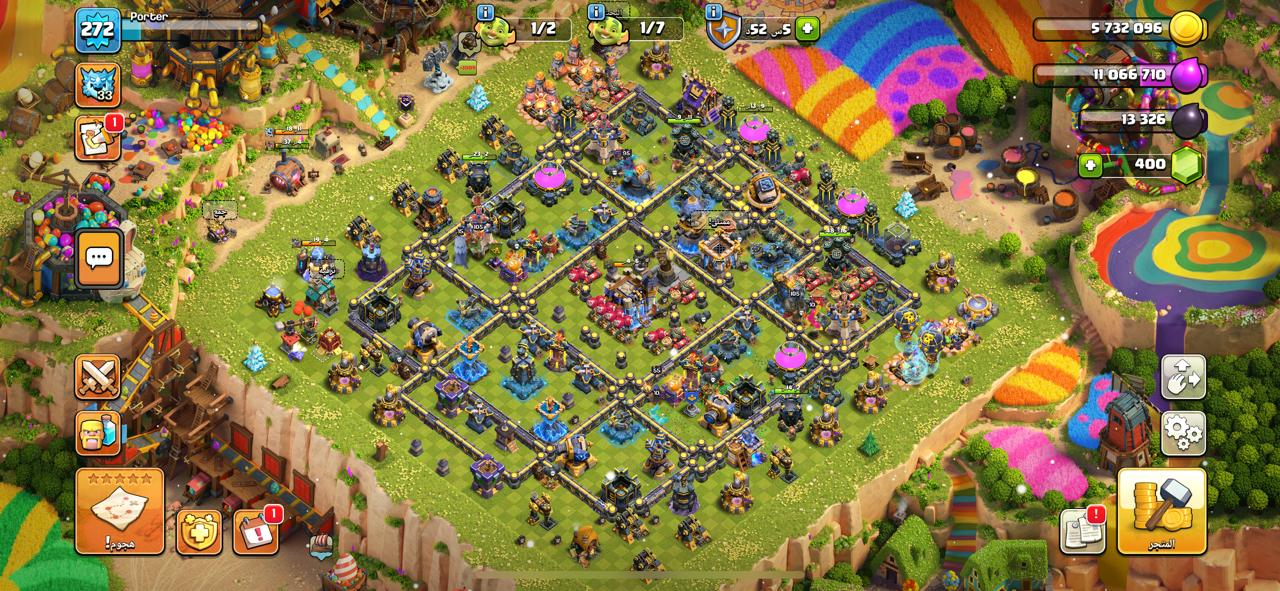Show info for the 1/2 builder counter
The width and height of the screenshot is (1280, 591).
click(486, 13)
